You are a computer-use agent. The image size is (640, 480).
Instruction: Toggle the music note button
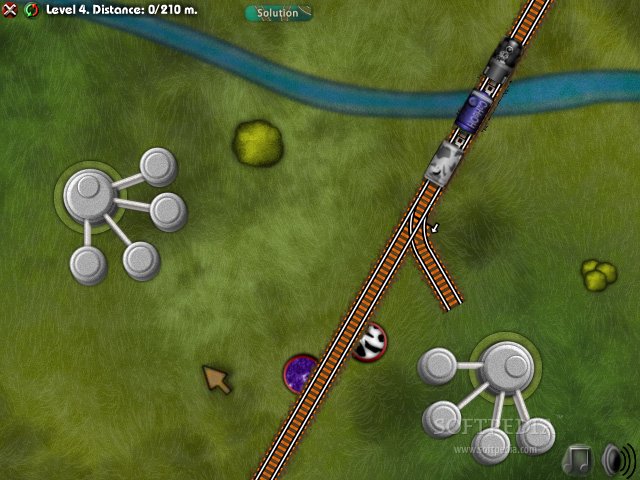[x=578, y=459]
